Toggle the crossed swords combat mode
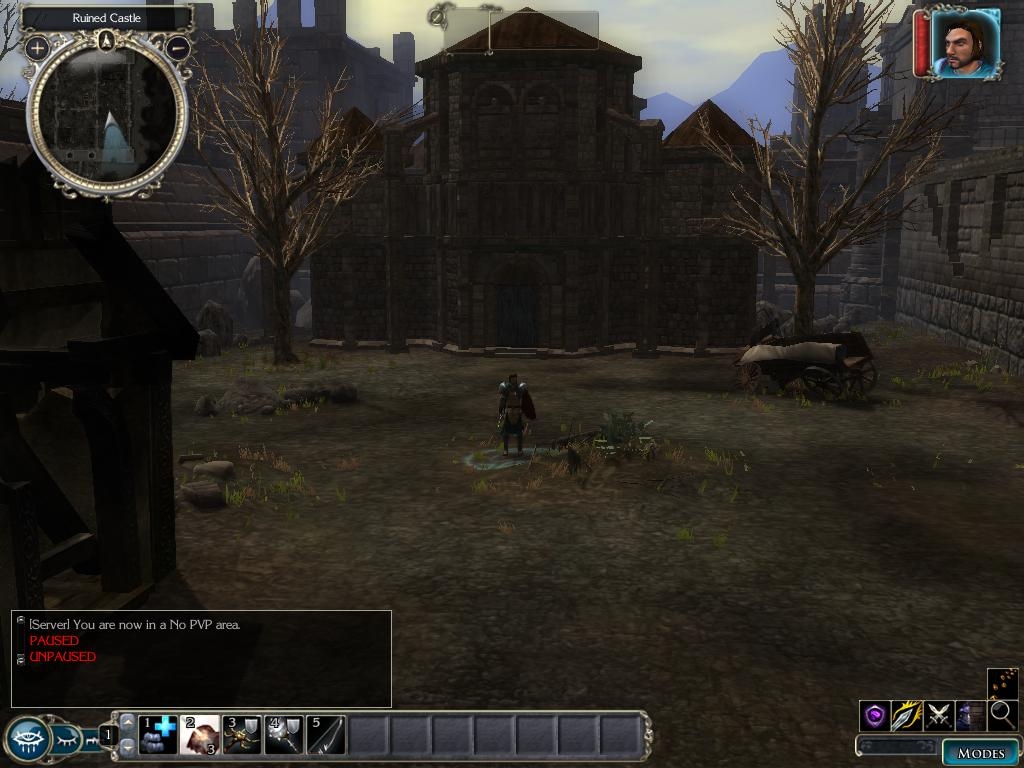 click(x=938, y=715)
